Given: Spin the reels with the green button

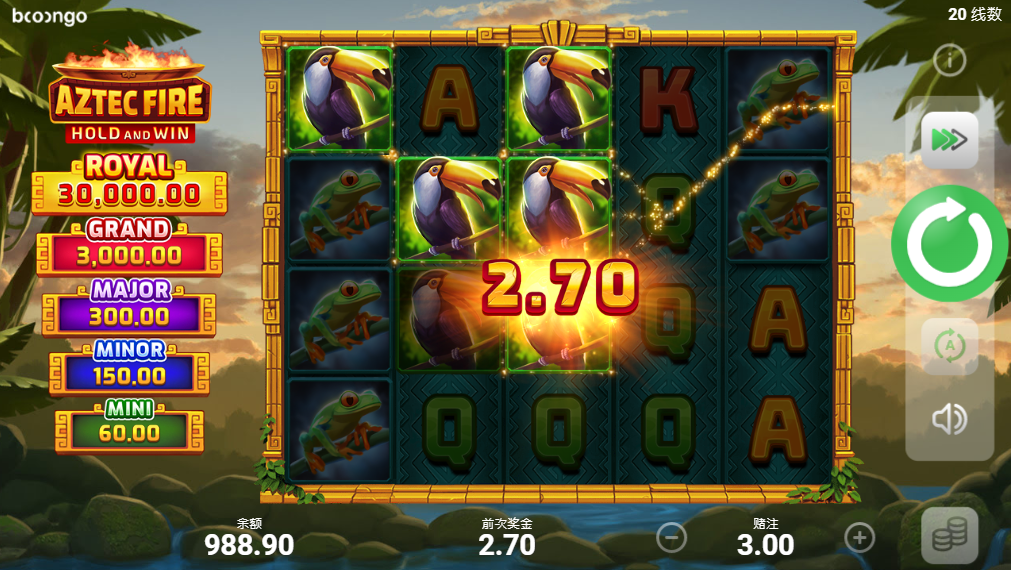Looking at the screenshot, I should 949,243.
